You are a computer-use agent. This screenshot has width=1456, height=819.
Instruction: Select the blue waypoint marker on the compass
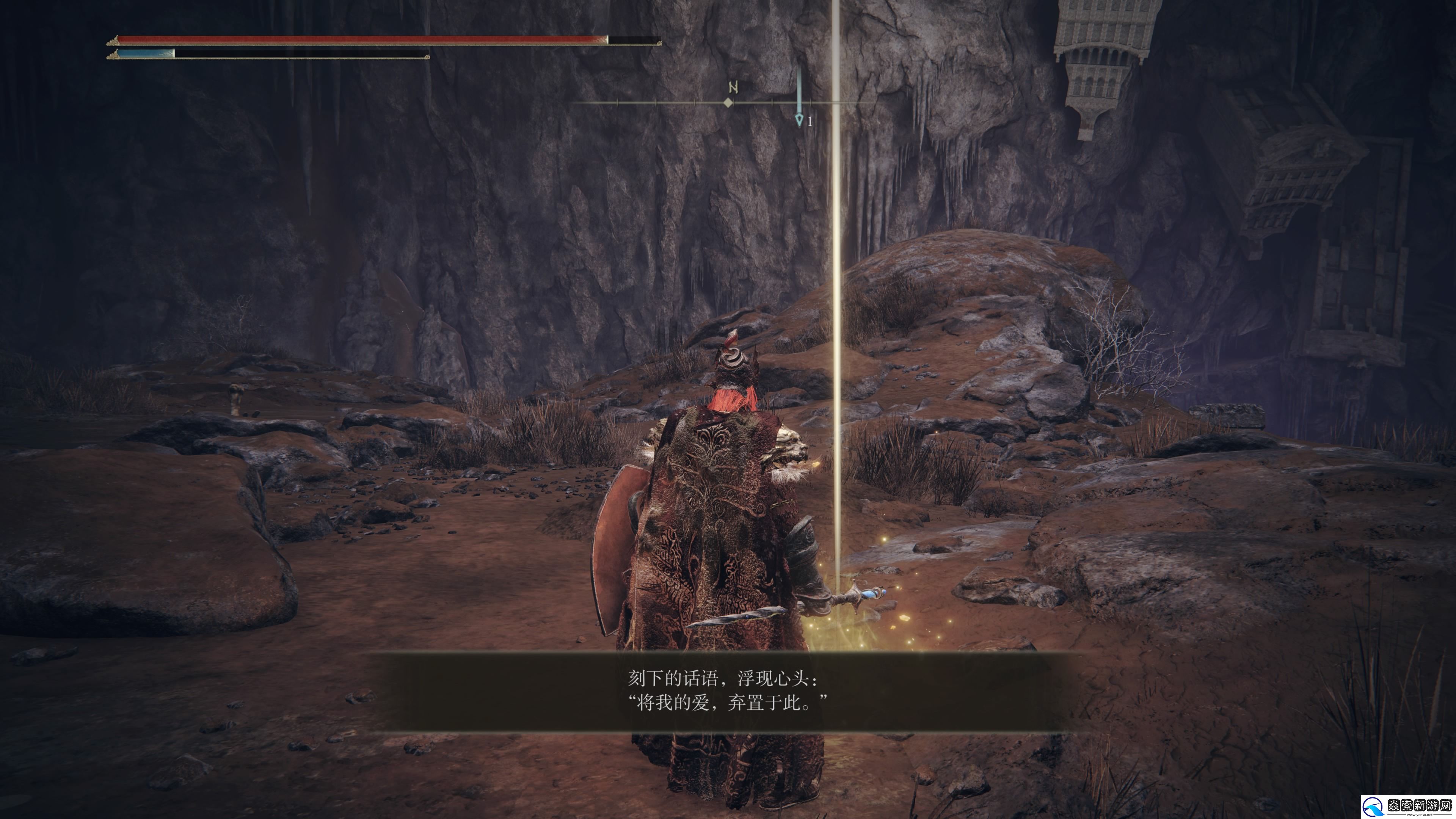click(x=799, y=119)
